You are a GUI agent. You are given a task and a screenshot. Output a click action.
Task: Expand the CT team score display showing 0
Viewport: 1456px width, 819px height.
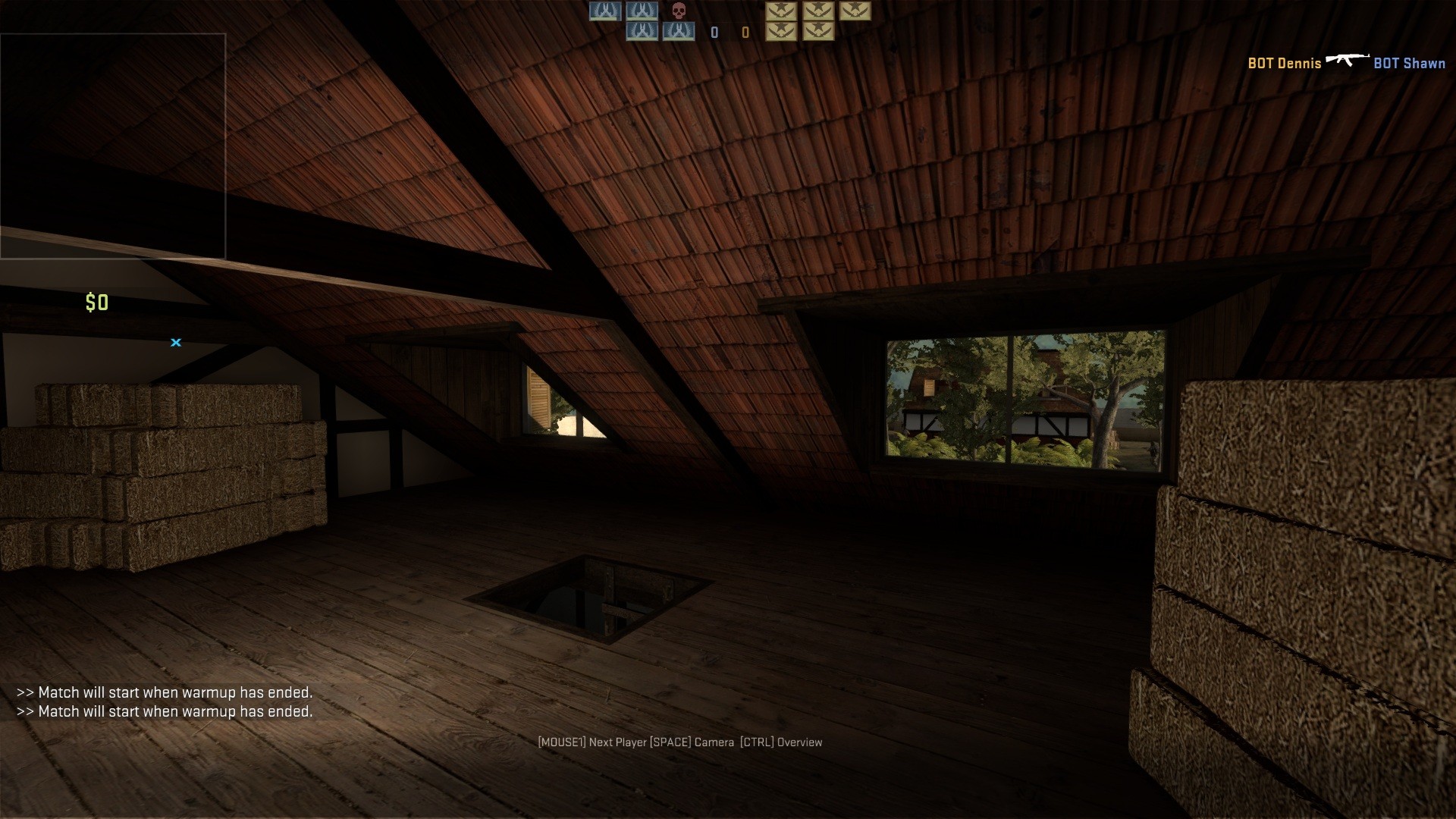pos(714,33)
